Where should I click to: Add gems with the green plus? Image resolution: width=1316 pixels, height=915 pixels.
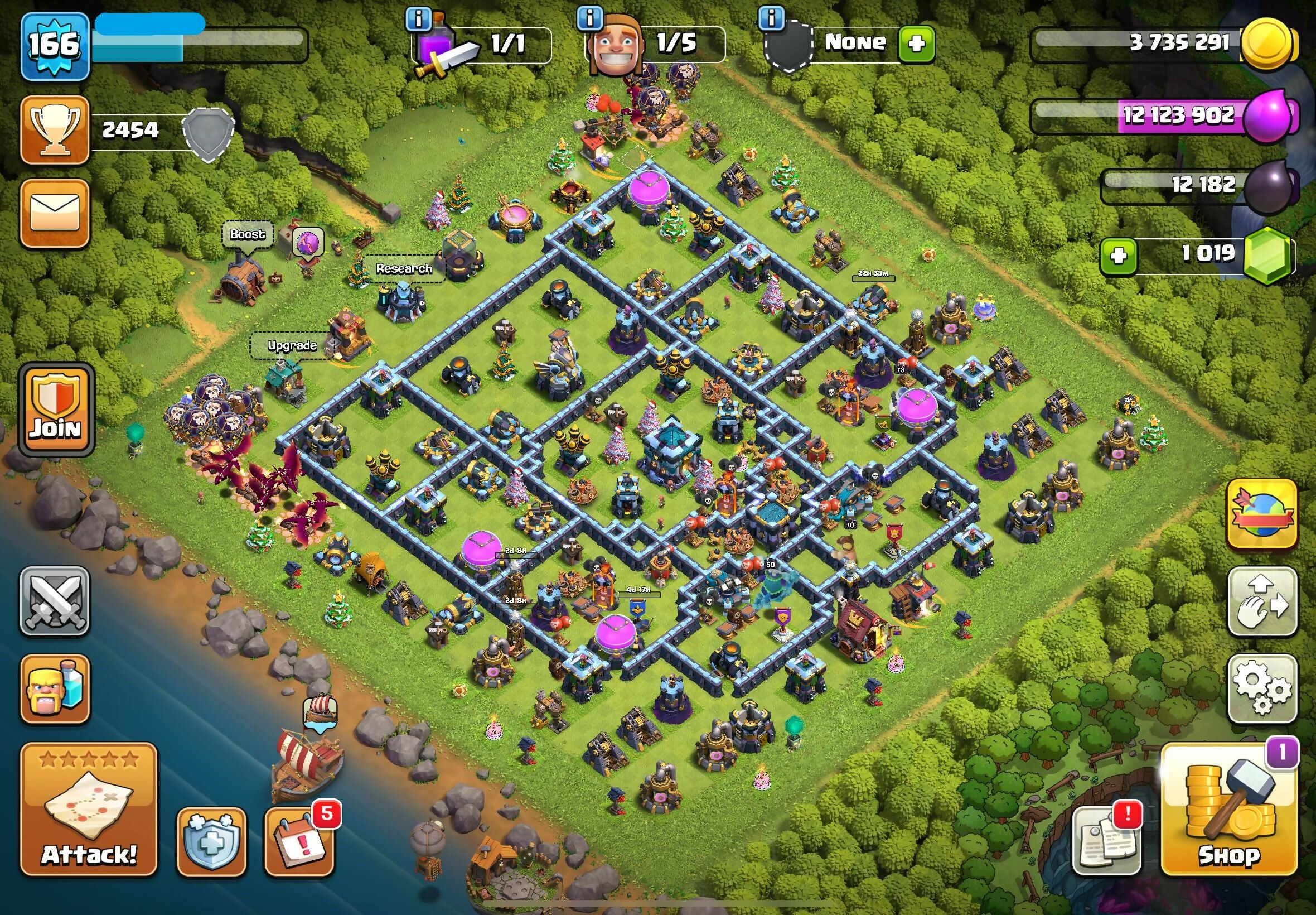[1118, 256]
